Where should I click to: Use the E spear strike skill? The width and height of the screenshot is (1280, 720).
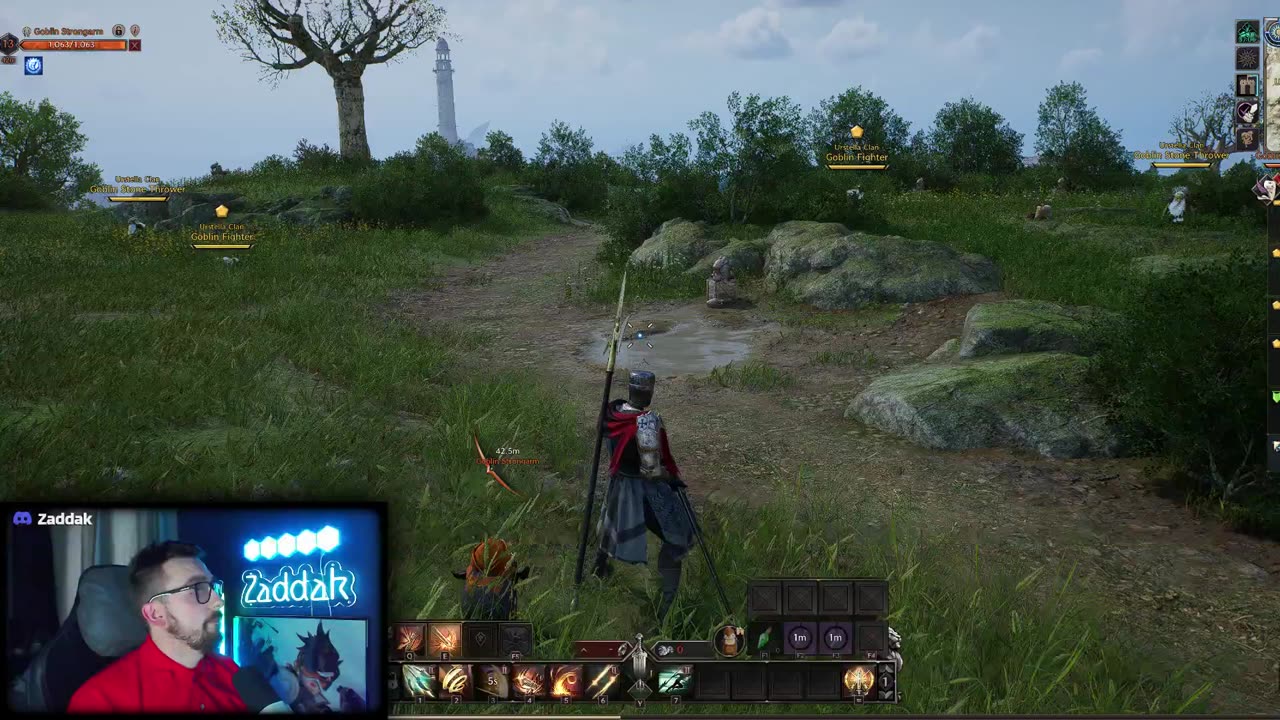click(x=445, y=638)
